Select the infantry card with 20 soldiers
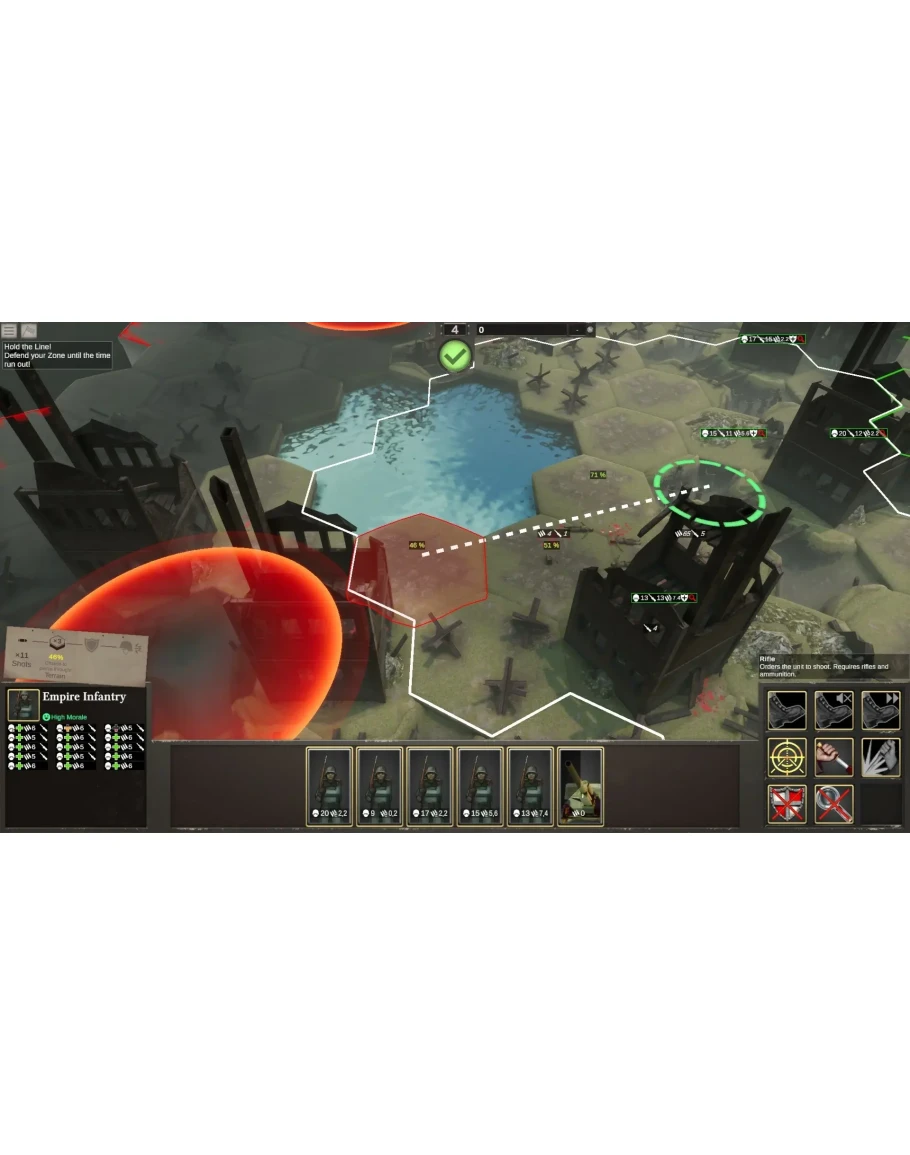Screen dimensions: 910x1155 pyautogui.click(x=329, y=787)
